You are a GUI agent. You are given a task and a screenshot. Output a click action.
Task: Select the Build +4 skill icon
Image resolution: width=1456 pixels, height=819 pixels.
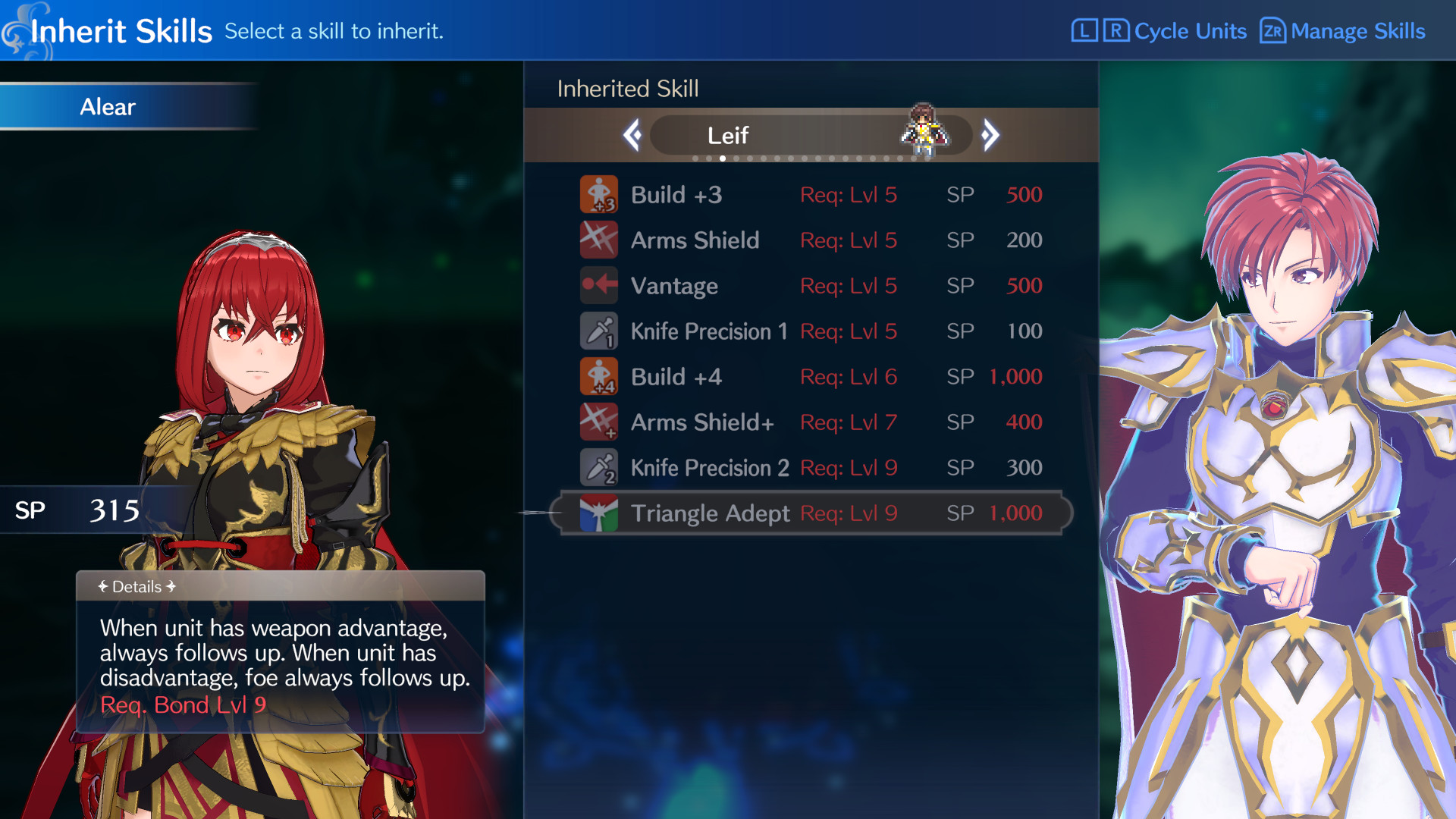[599, 376]
